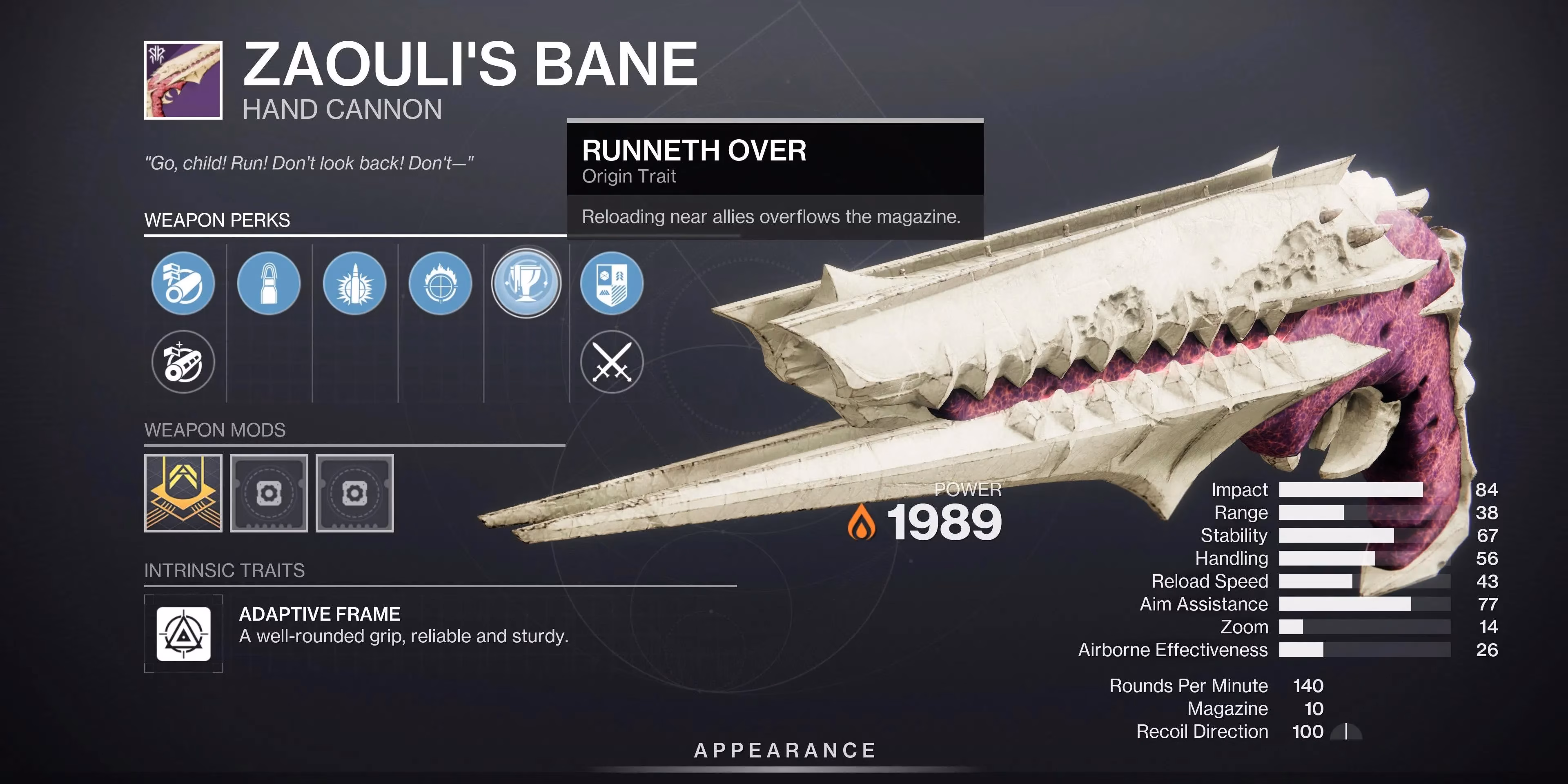The image size is (1568, 784).
Task: Toggle the first empty weapon mod socket
Action: [x=269, y=493]
